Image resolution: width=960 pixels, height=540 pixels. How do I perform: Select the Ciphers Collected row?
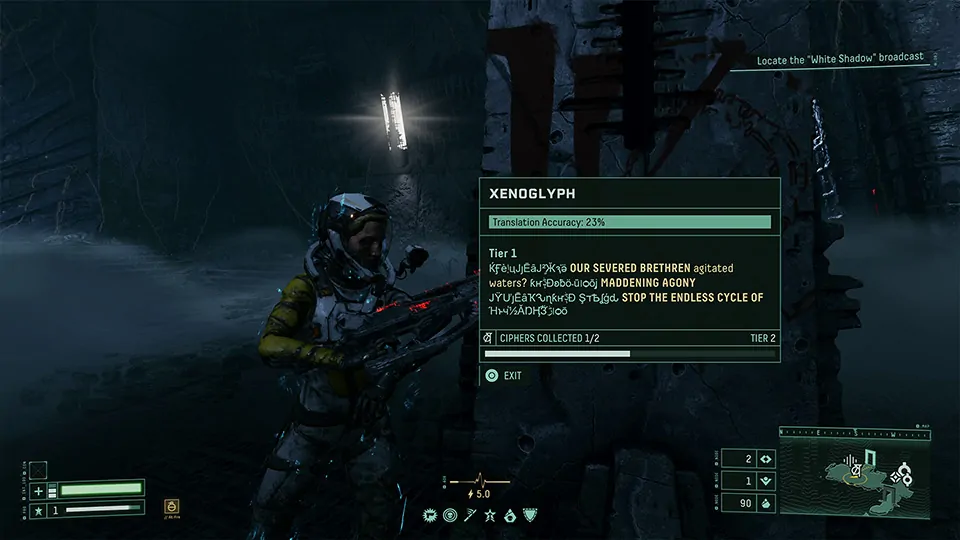[x=628, y=338]
